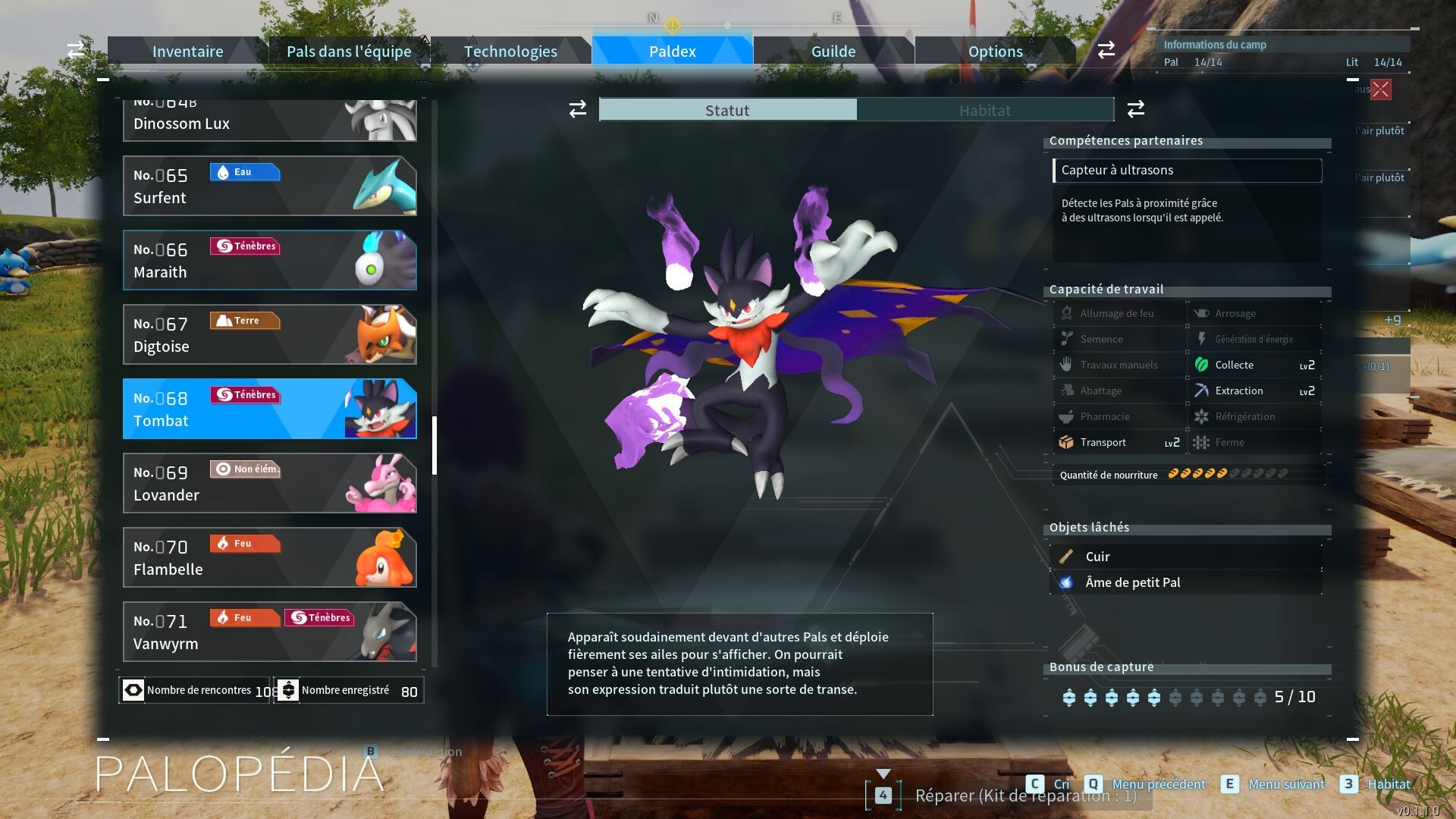This screenshot has height=819, width=1456.
Task: View Flambelle entry No. 070
Action: 269,557
